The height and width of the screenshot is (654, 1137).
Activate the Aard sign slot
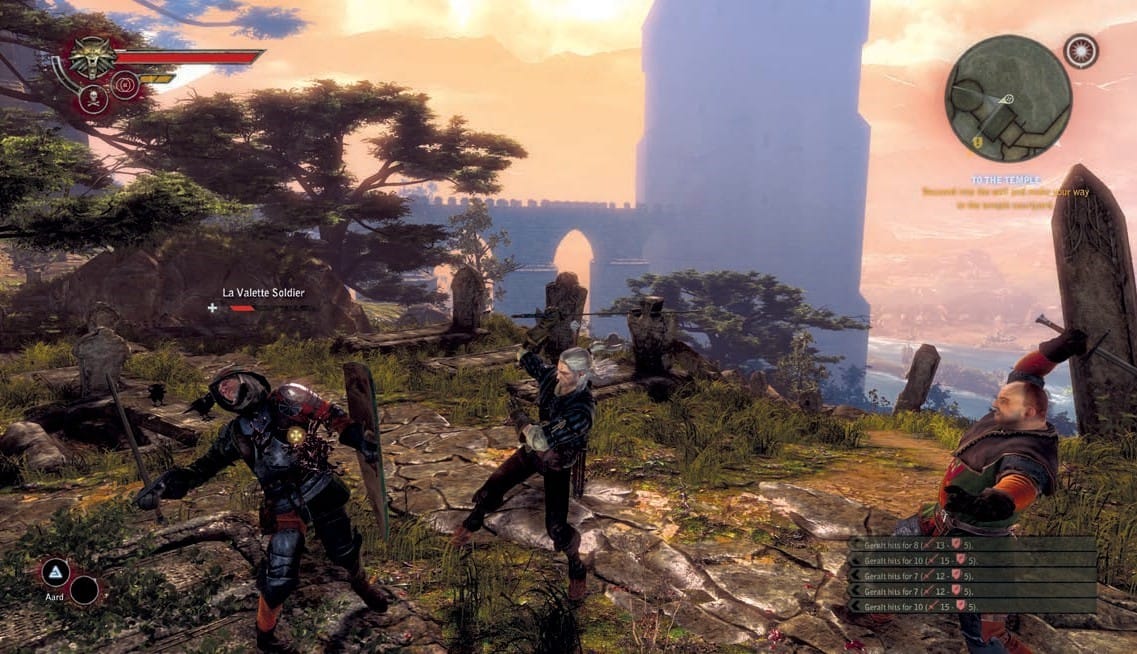tap(55, 573)
